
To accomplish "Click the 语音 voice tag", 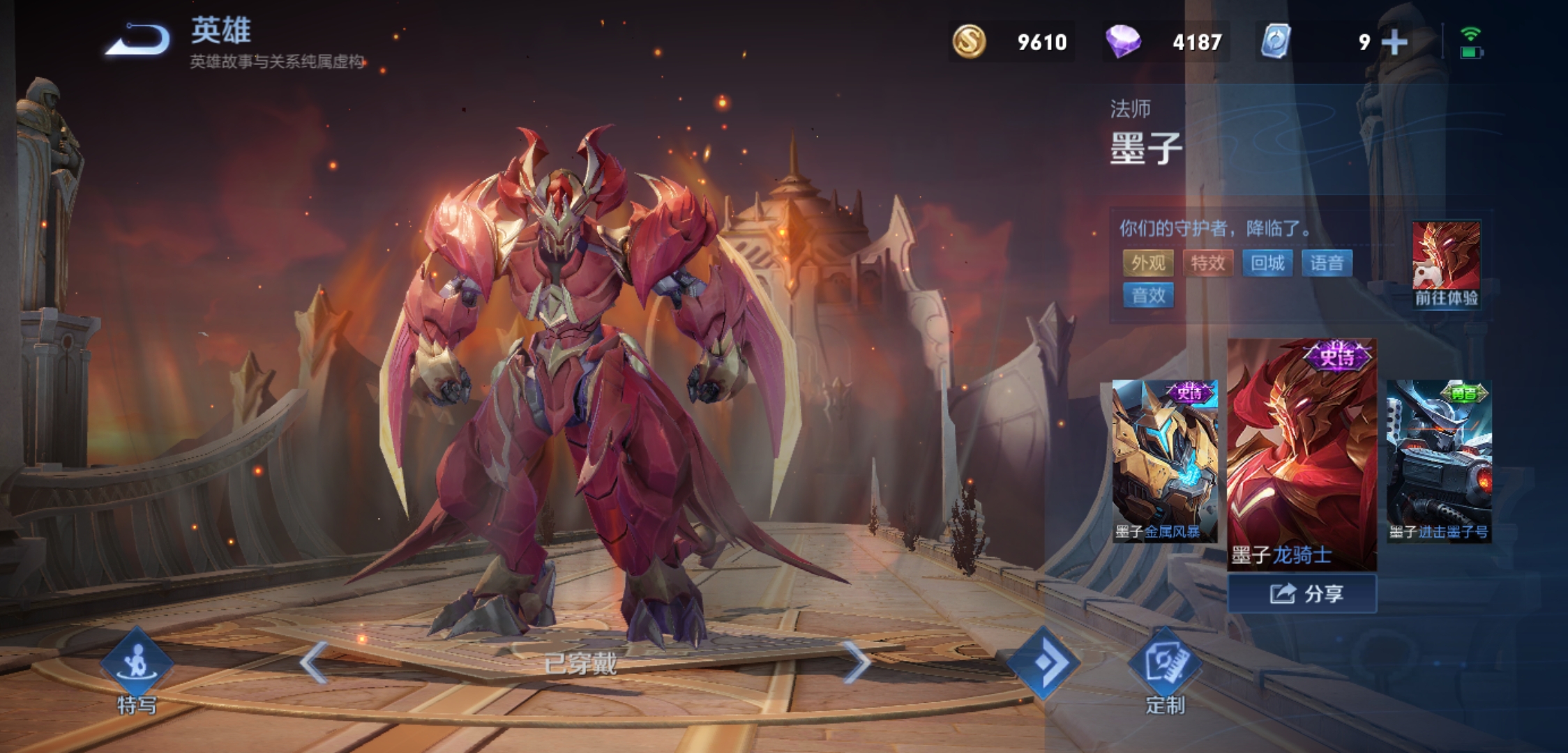I will pyautogui.click(x=1327, y=263).
